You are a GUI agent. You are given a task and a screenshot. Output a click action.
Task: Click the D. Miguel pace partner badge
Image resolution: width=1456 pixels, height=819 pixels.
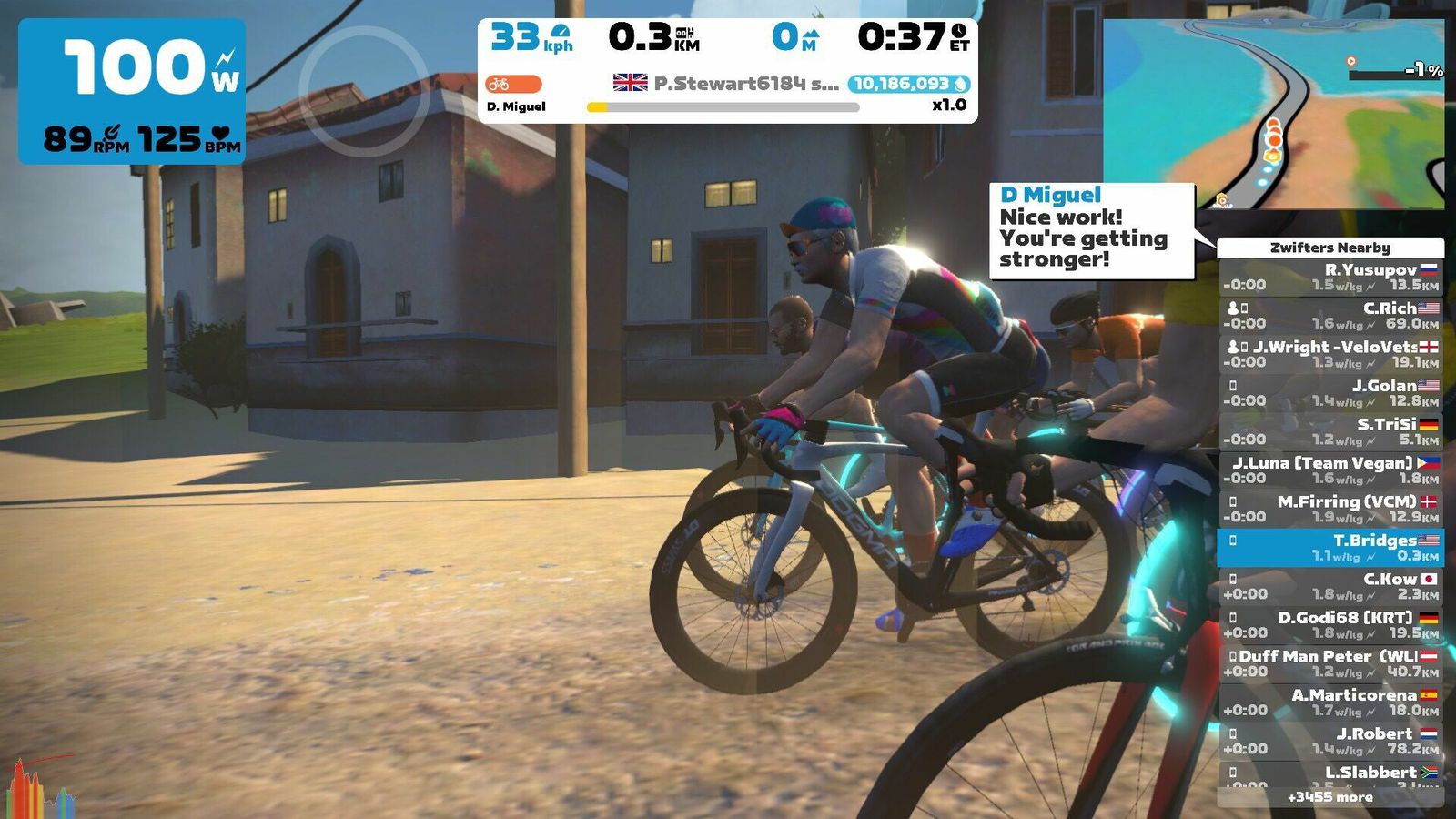515,94
